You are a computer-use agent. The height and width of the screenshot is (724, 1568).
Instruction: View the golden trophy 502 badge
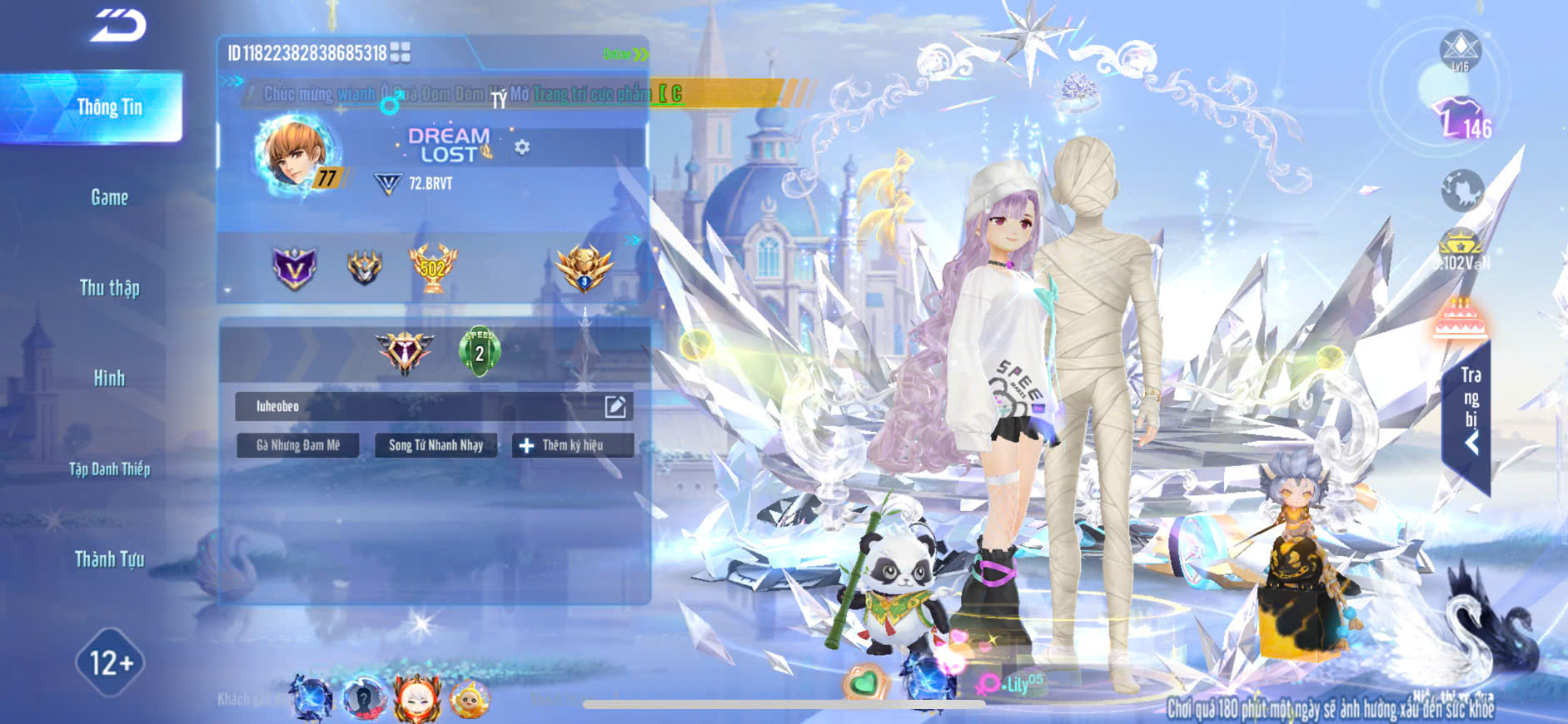(x=432, y=268)
